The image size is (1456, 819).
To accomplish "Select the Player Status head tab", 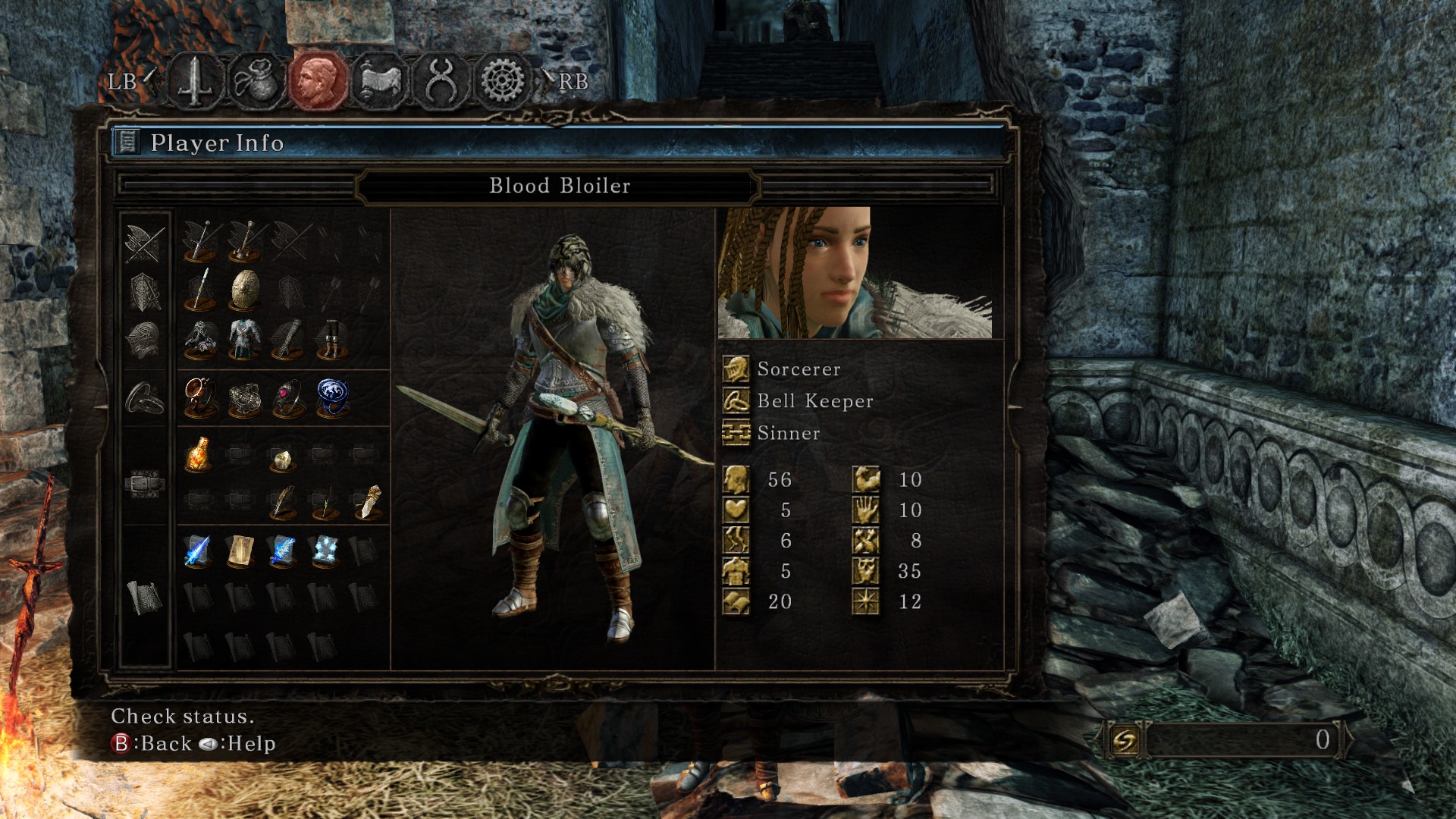I will point(318,80).
